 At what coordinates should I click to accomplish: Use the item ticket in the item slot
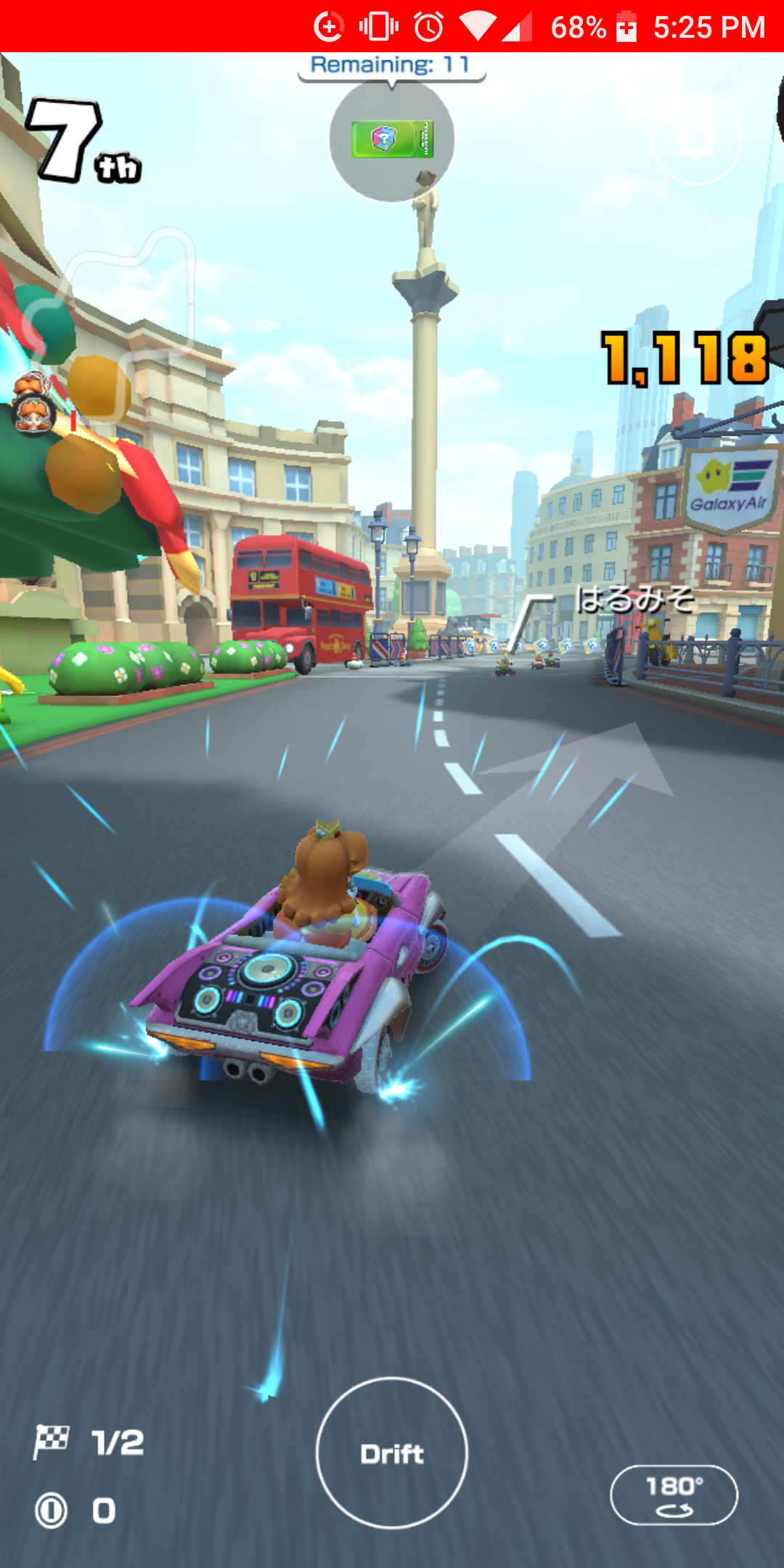click(x=392, y=139)
